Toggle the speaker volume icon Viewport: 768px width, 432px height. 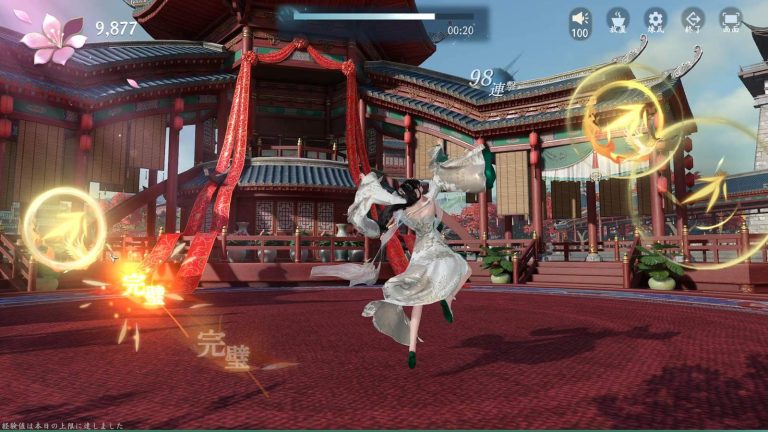pyautogui.click(x=580, y=19)
